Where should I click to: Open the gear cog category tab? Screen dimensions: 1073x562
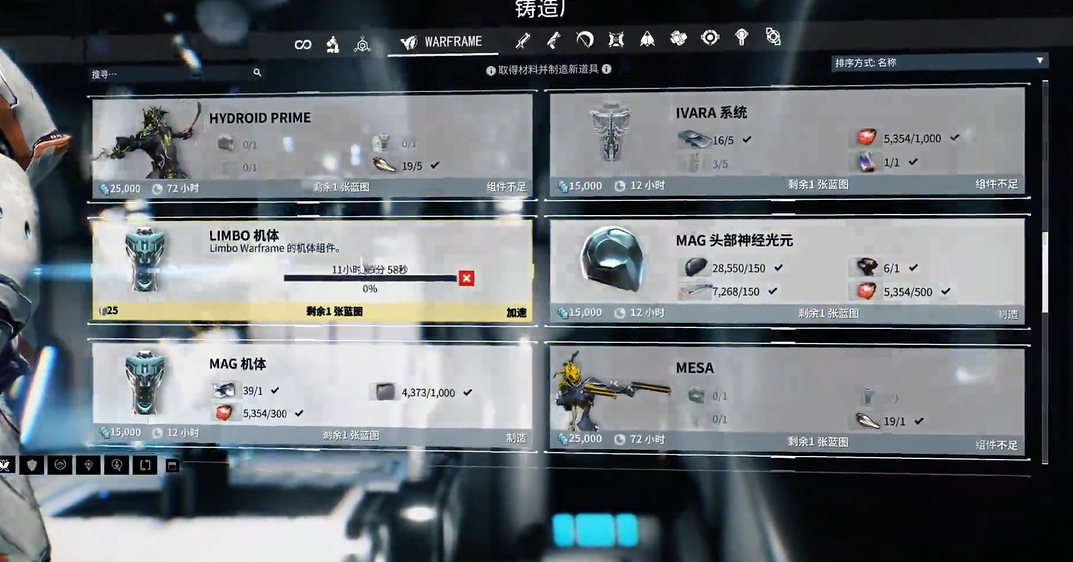pos(710,38)
